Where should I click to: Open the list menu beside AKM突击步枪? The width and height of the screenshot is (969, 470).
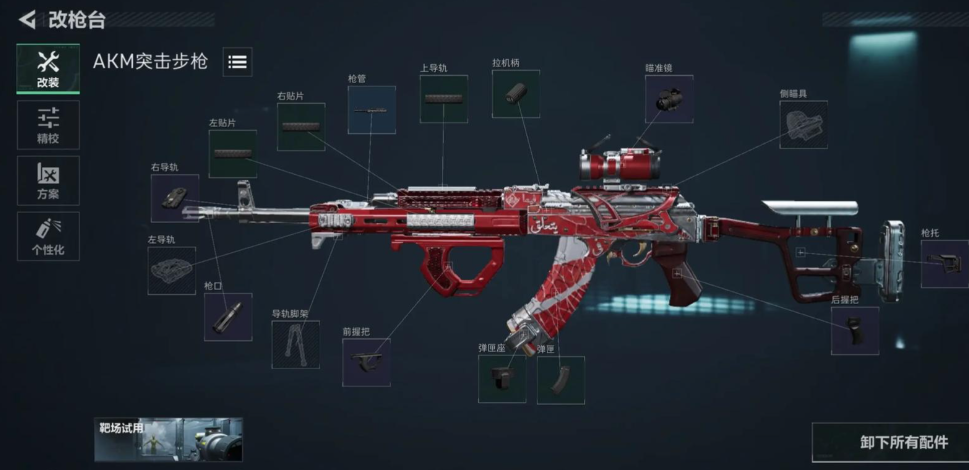point(237,62)
